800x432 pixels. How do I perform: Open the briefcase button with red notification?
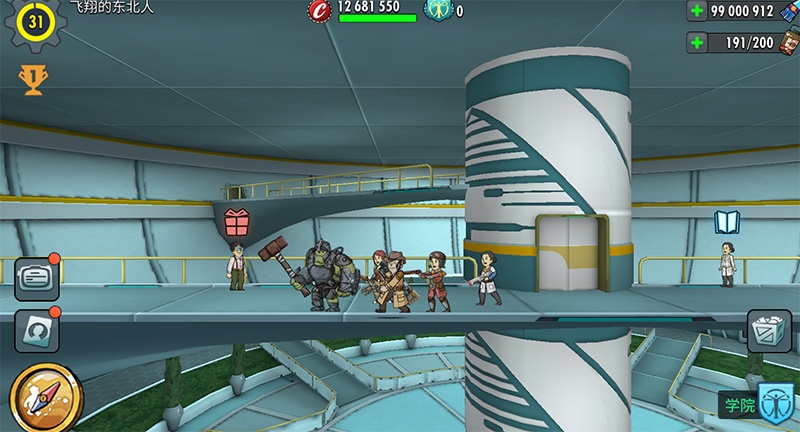[x=36, y=279]
